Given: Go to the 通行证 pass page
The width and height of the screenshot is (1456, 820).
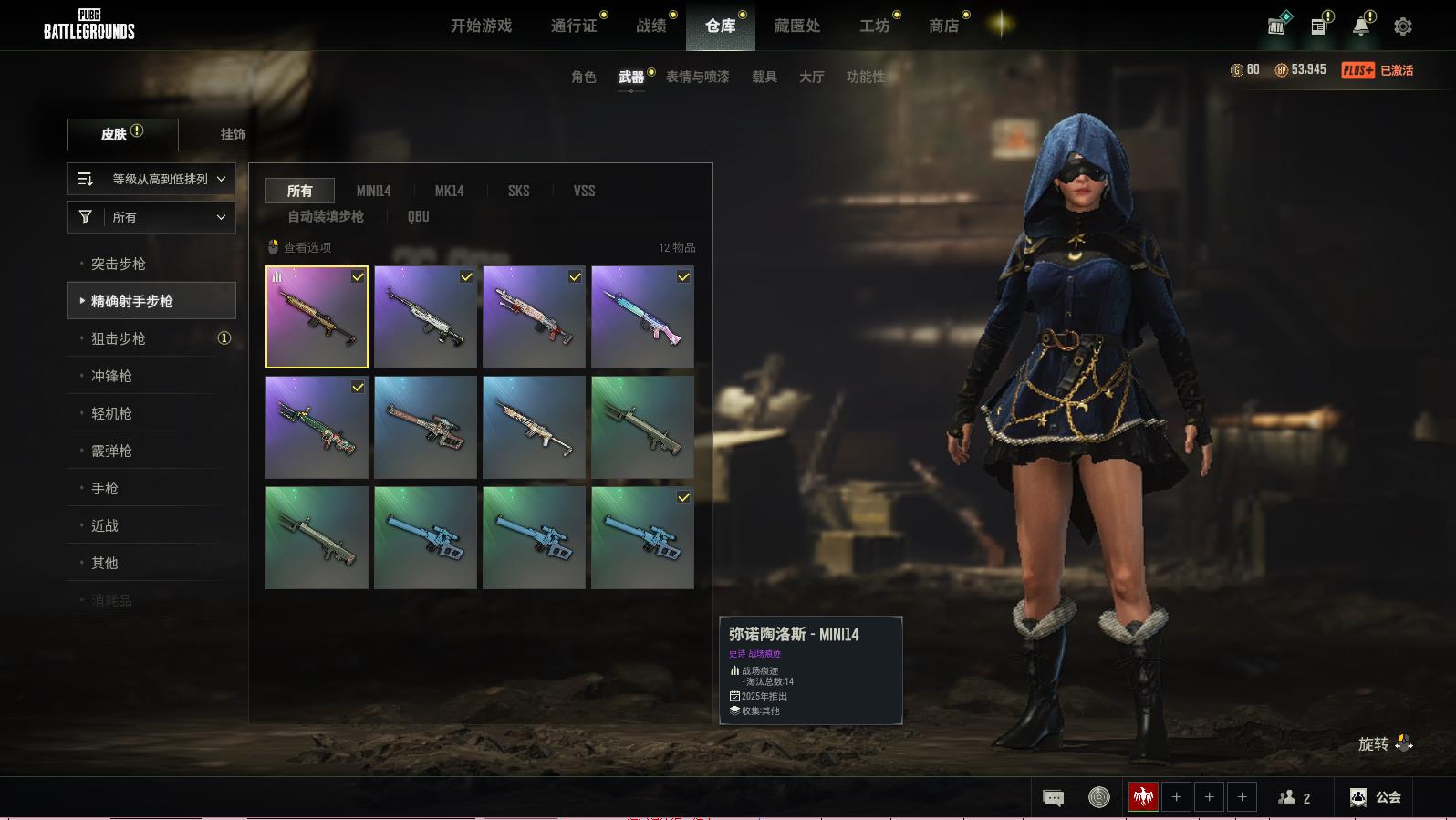Looking at the screenshot, I should coord(574,26).
